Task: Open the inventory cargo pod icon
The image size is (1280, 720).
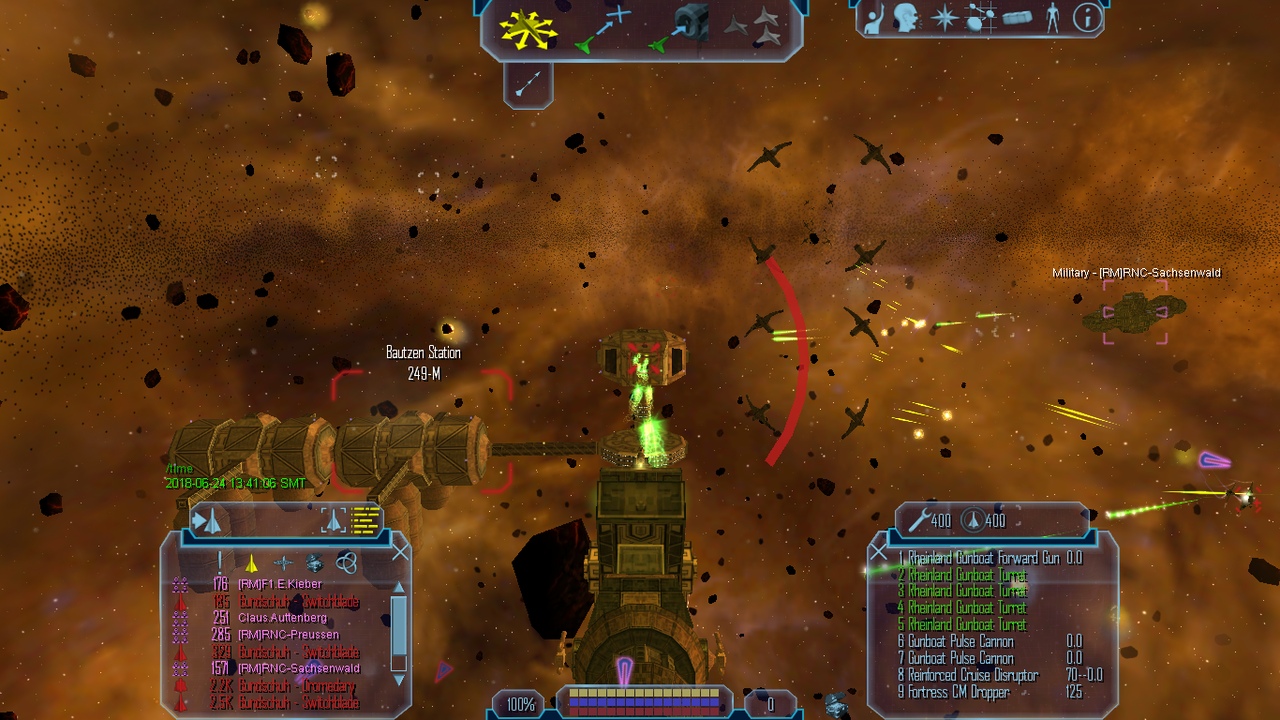Action: (1017, 18)
